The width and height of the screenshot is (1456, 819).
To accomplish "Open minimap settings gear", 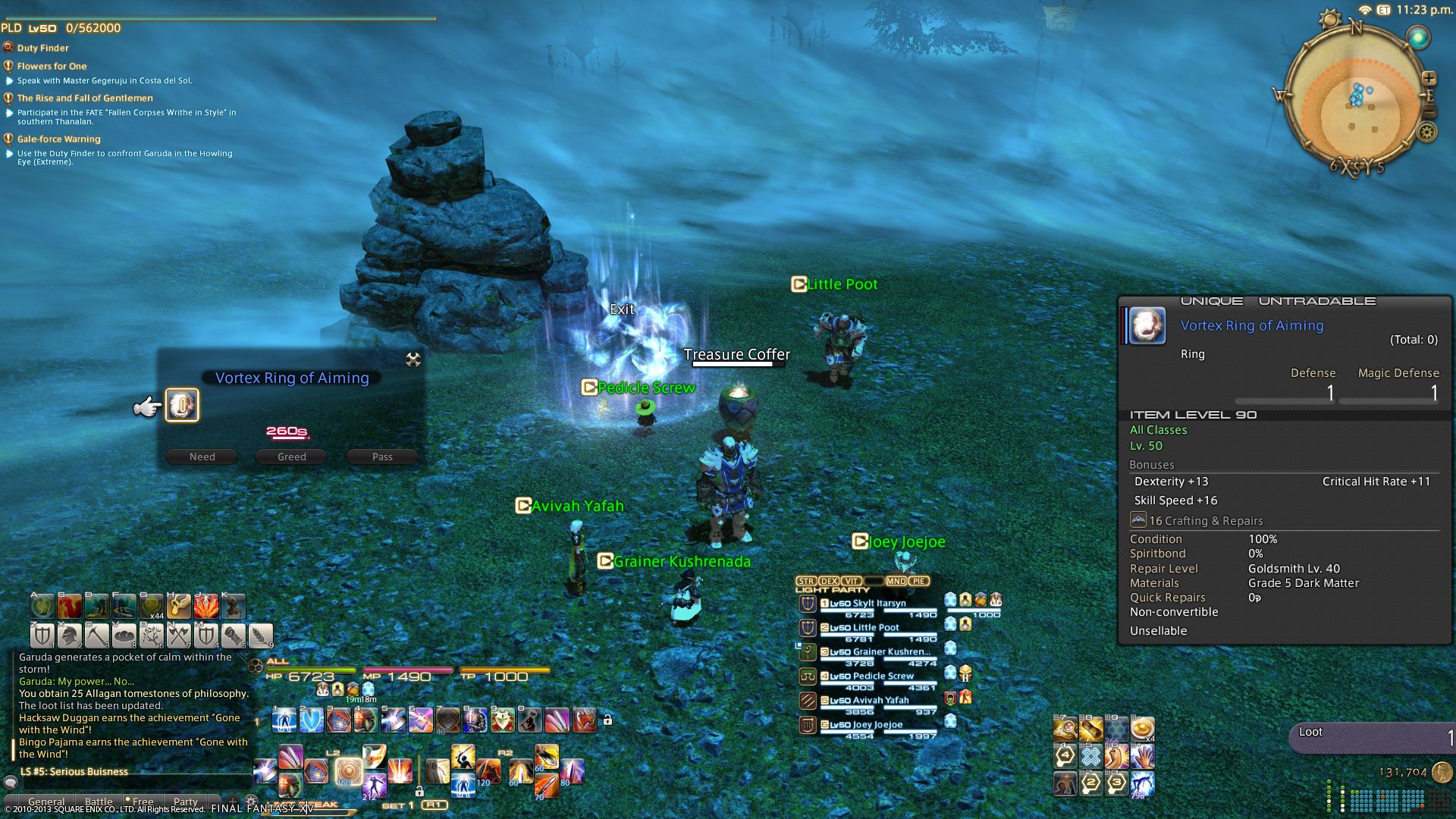I will (x=1426, y=133).
